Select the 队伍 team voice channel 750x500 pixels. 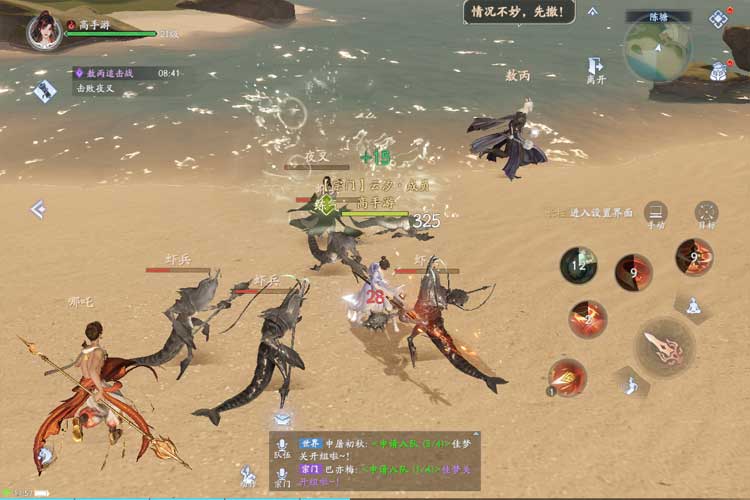coord(282,448)
